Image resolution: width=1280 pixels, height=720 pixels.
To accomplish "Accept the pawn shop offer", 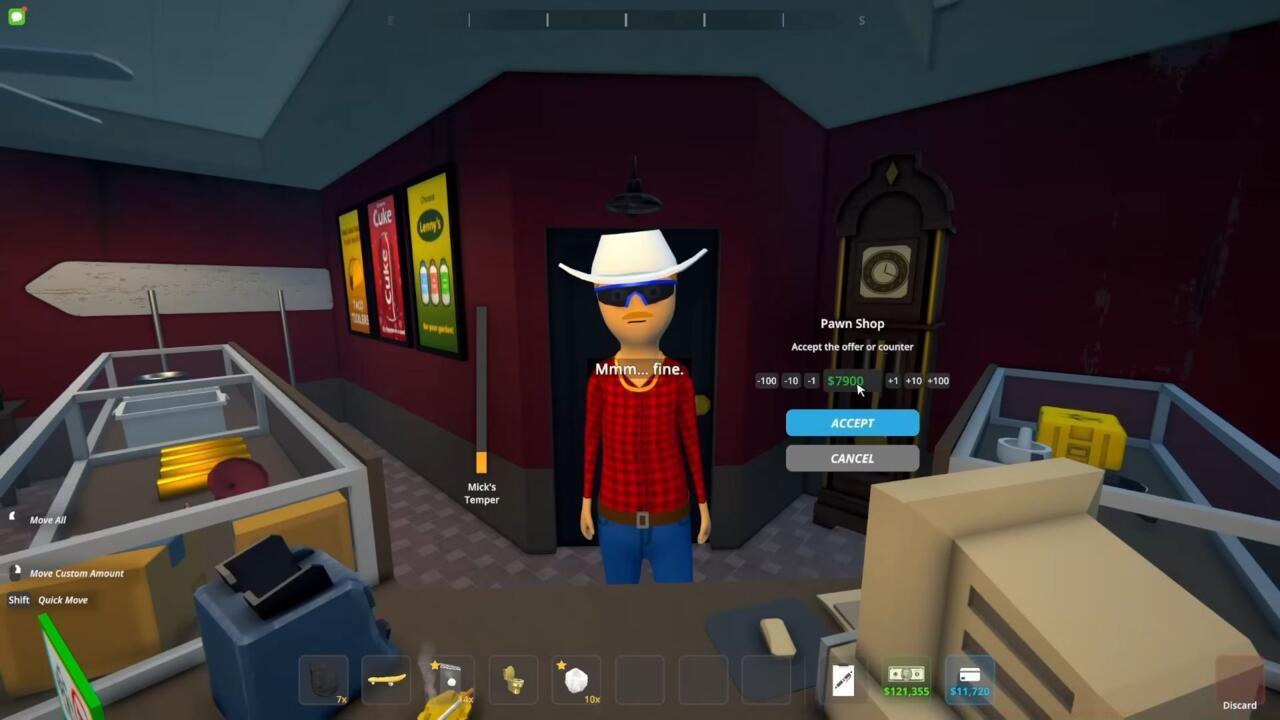I will (x=852, y=422).
